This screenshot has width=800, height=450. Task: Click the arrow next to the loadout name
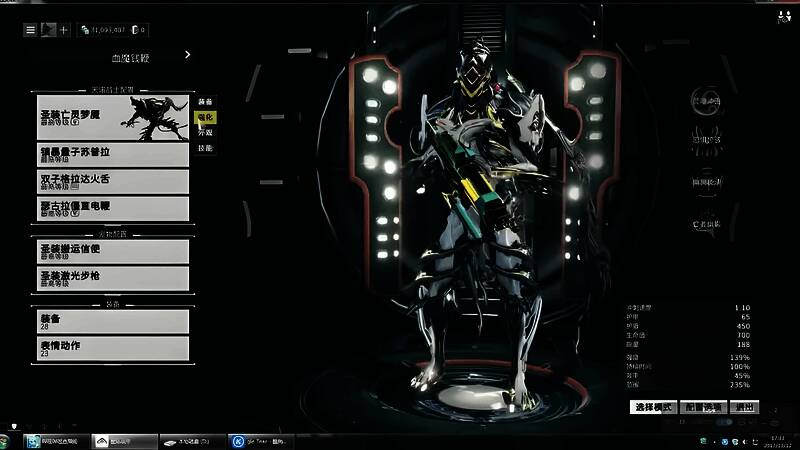click(x=188, y=56)
